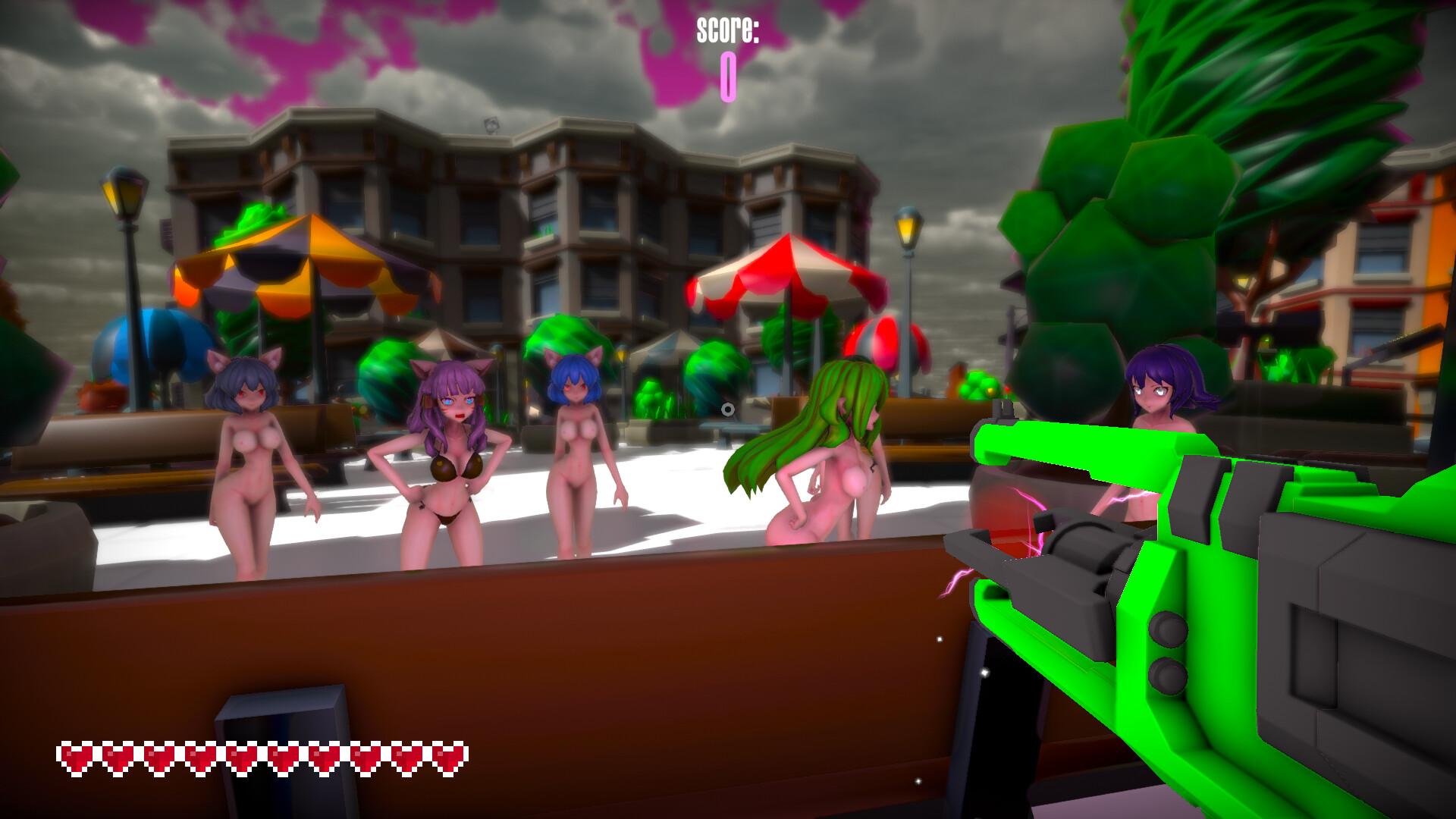Viewport: 1456px width, 819px height.
Task: Click the crosshair dot at screen center
Action: tap(728, 409)
